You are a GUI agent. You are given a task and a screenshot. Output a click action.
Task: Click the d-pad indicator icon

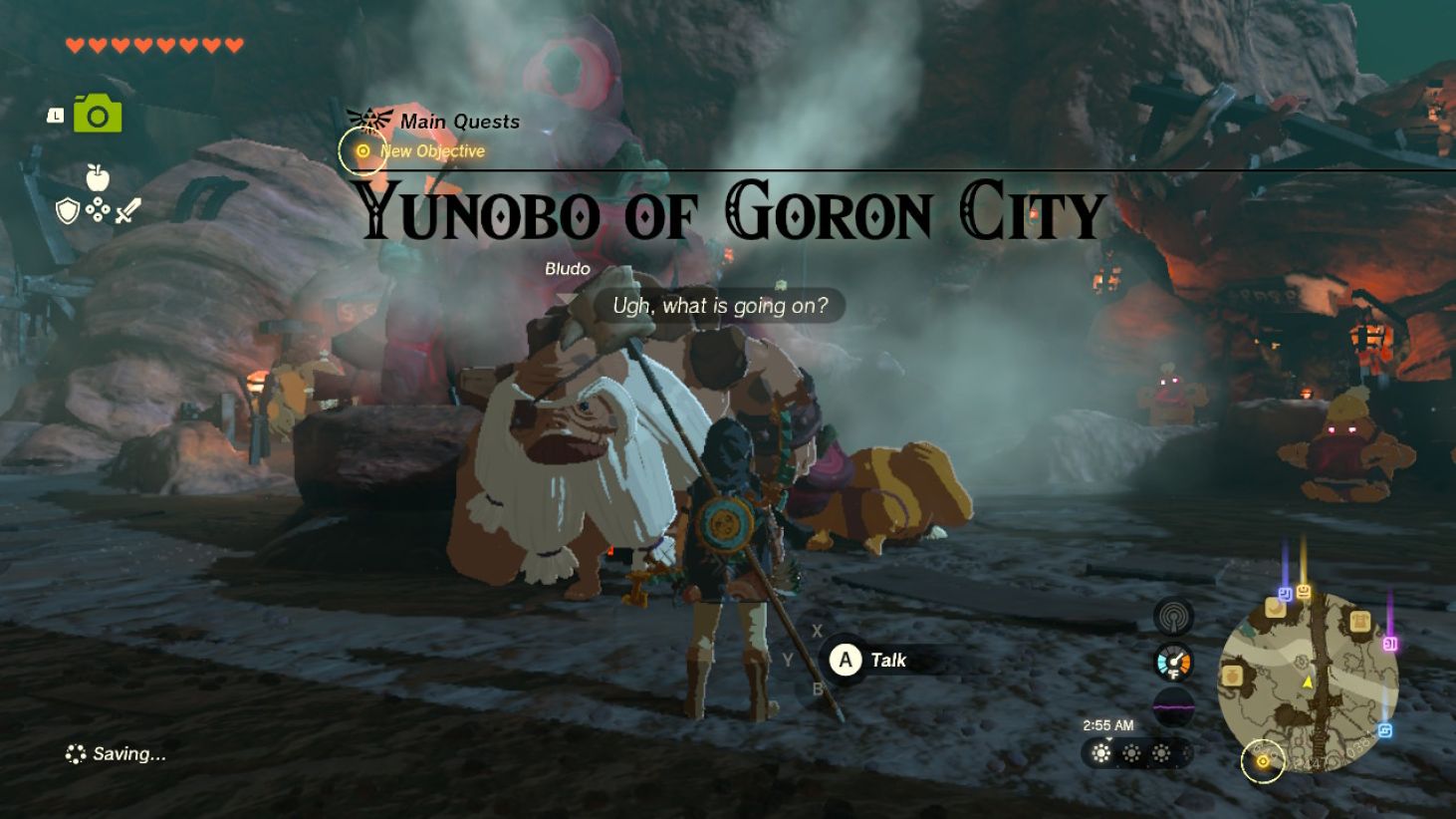[96, 207]
